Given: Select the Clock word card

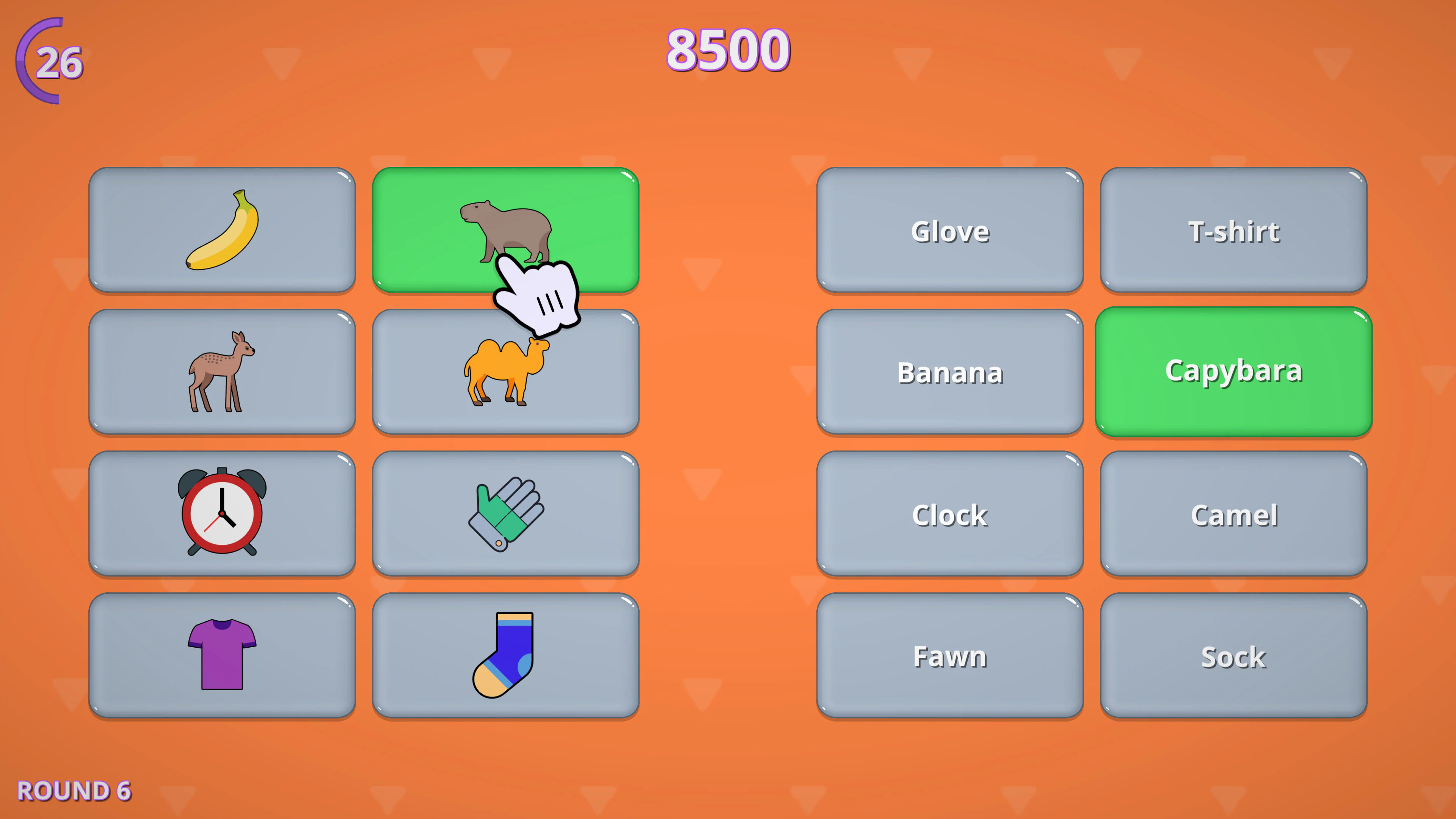Looking at the screenshot, I should point(949,515).
